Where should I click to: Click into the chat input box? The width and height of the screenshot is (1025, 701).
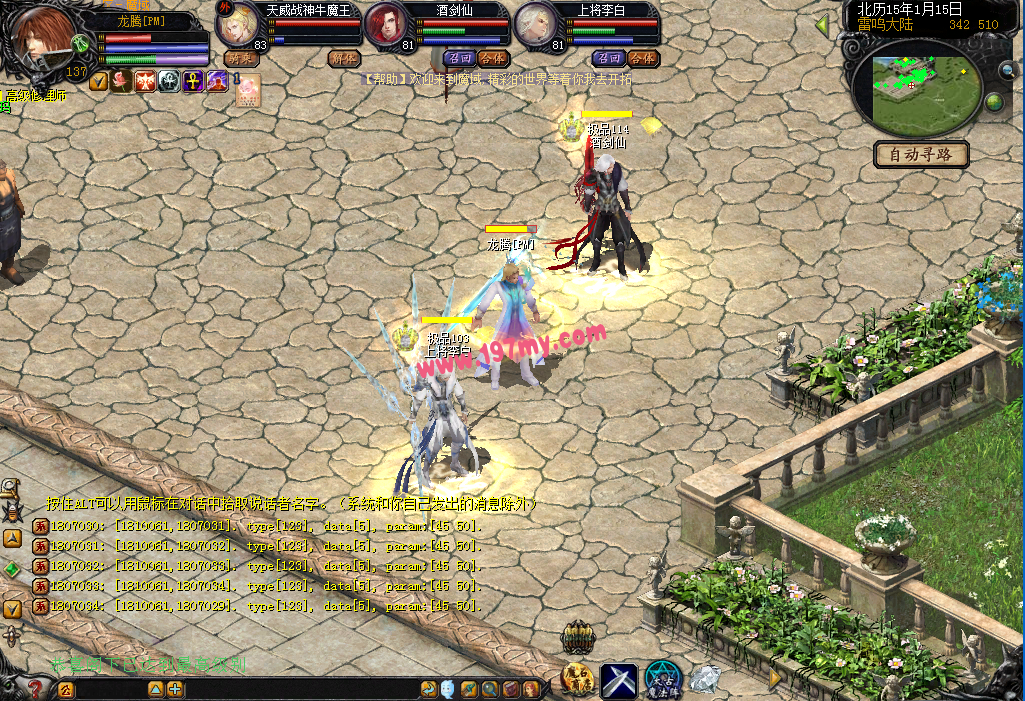(x=110, y=689)
